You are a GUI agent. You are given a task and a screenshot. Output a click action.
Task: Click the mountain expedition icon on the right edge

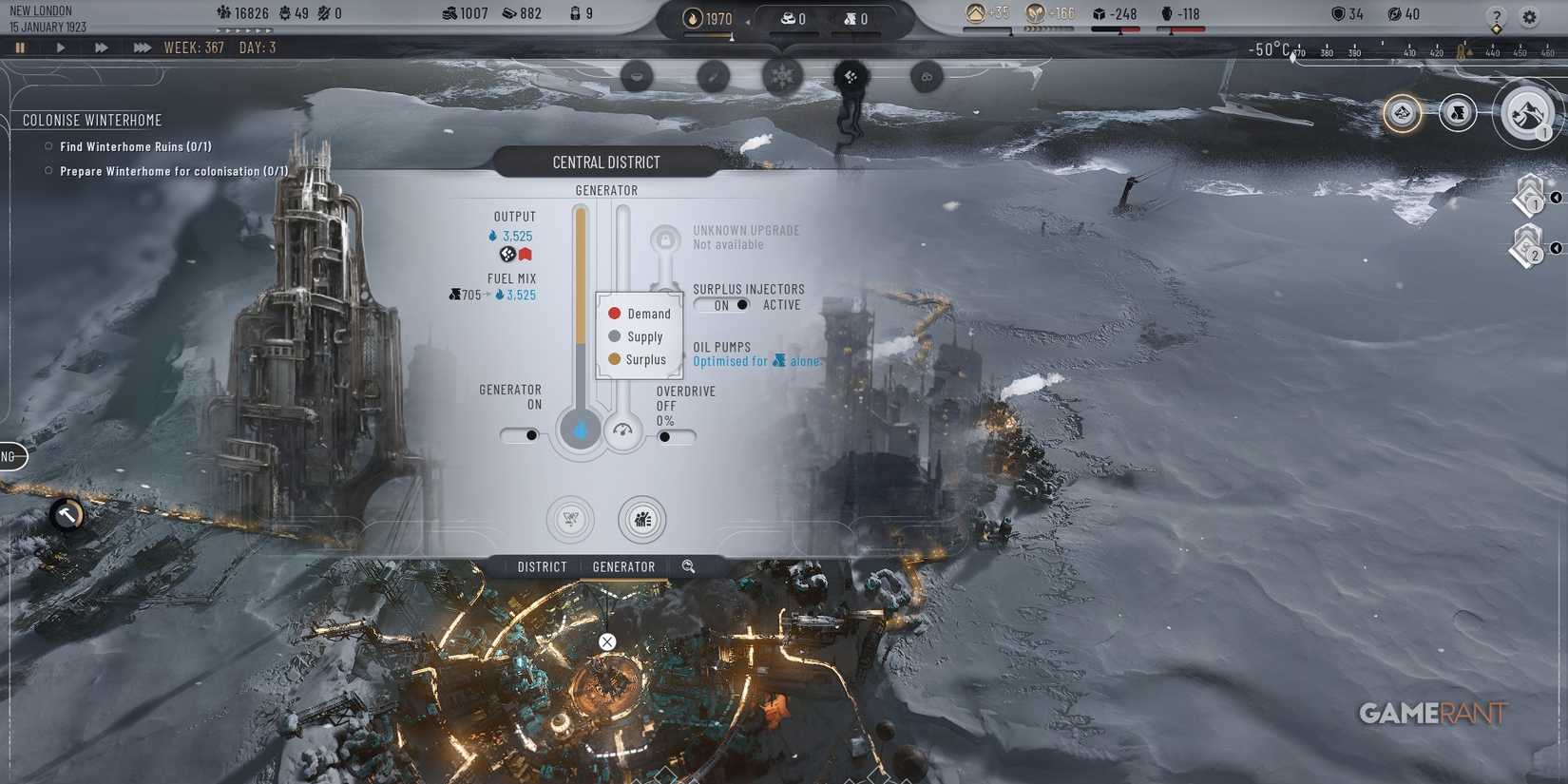pos(1526,113)
